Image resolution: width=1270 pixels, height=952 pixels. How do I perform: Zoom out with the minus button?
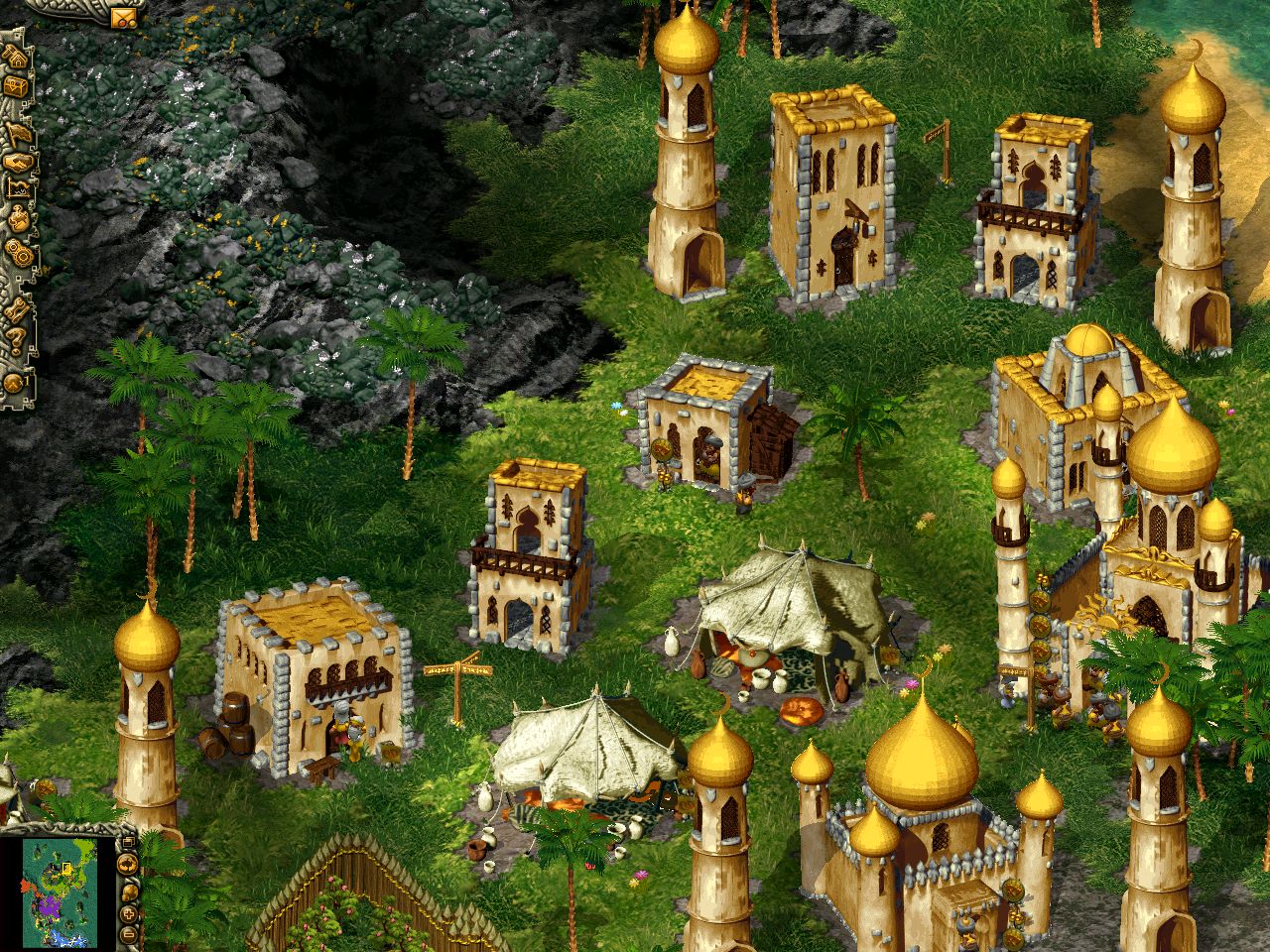pyautogui.click(x=128, y=933)
